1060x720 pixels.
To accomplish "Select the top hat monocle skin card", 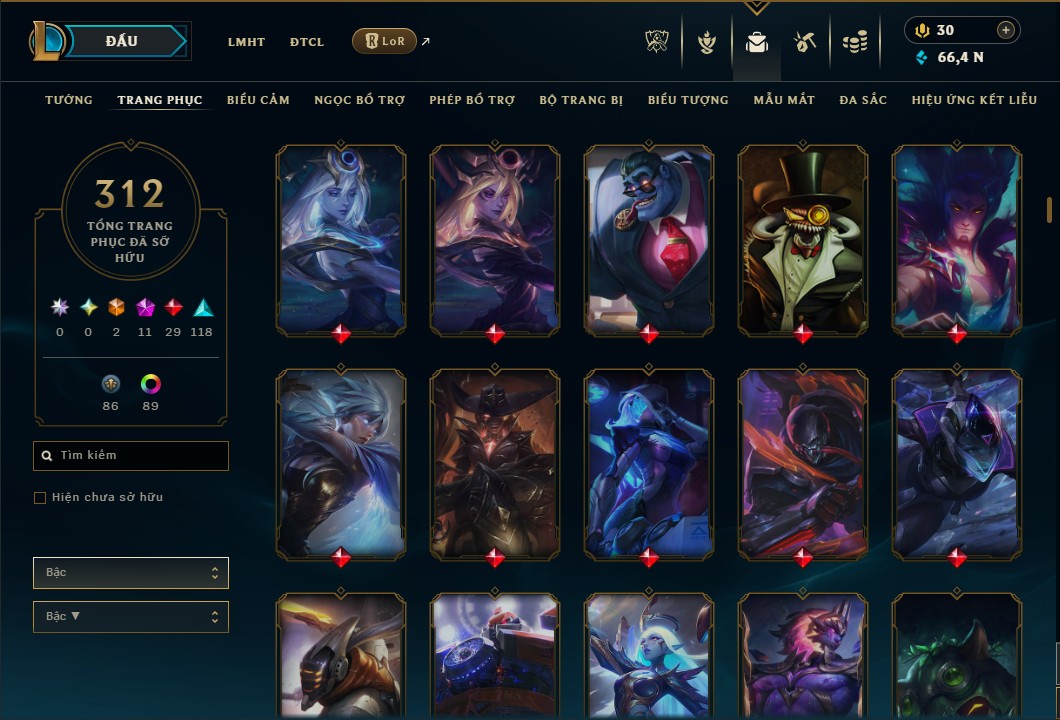I will (x=802, y=239).
